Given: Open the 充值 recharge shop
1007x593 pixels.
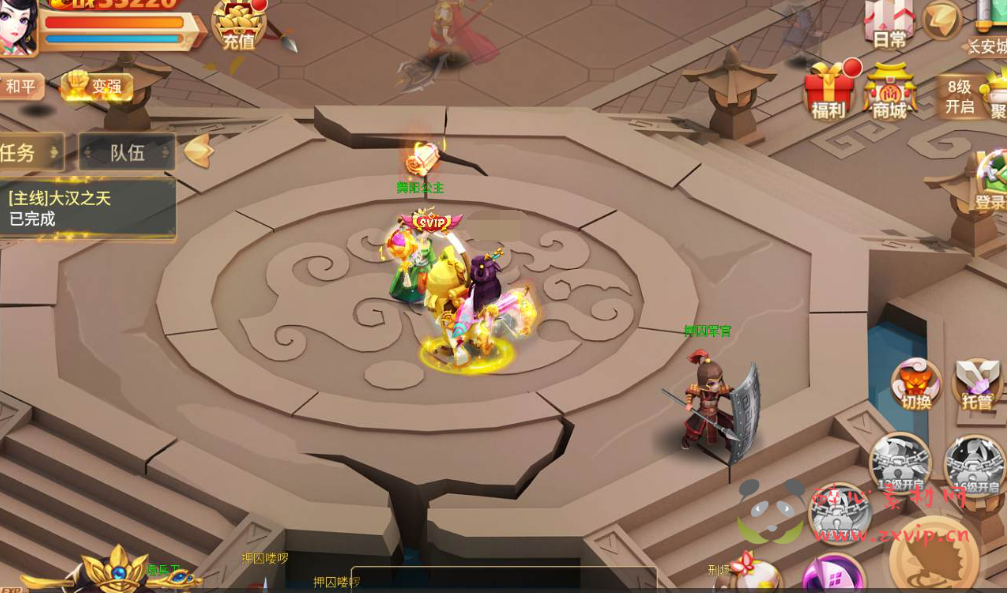Looking at the screenshot, I should (x=238, y=25).
